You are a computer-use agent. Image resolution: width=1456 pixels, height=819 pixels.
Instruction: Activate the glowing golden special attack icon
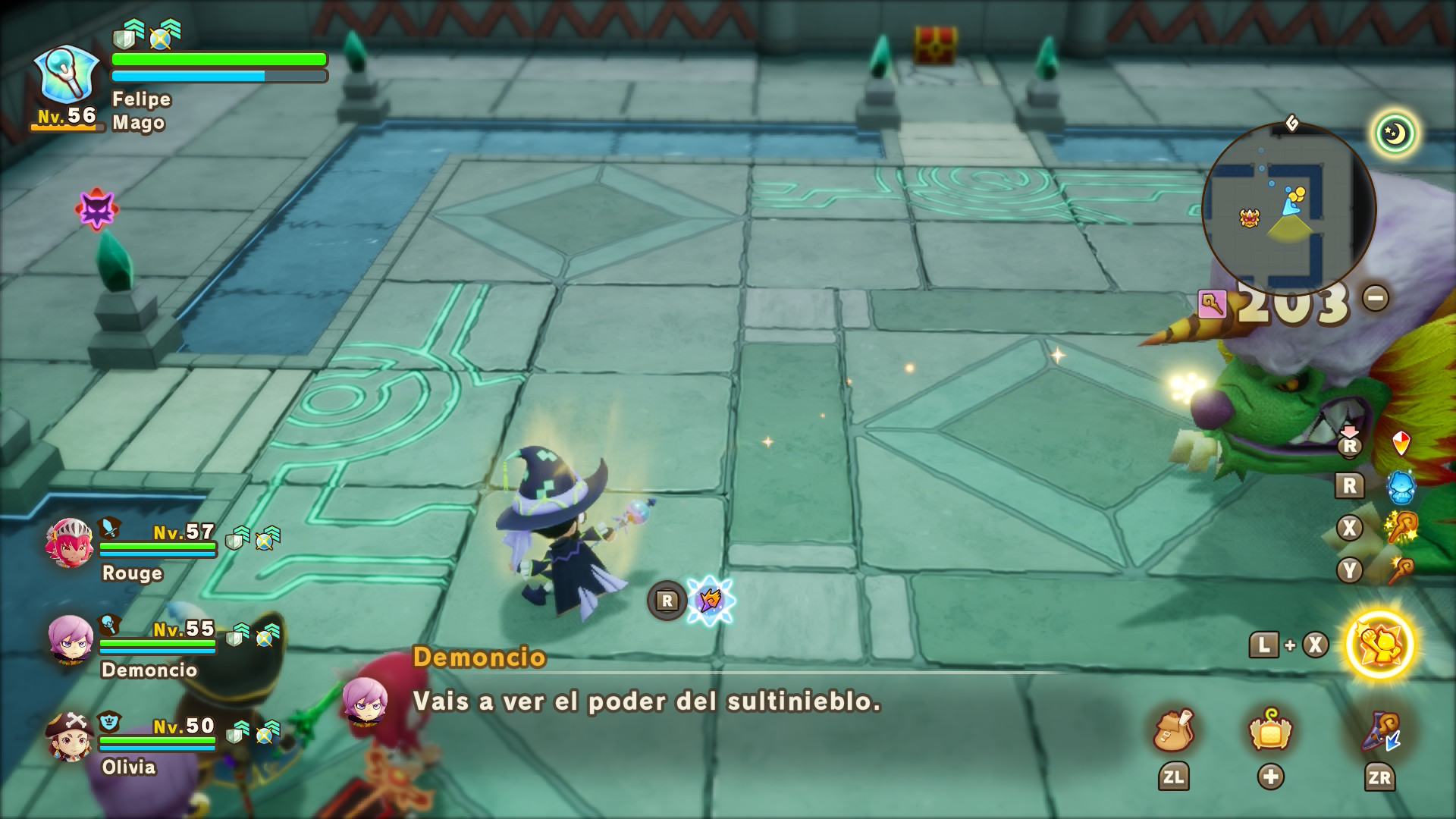pyautogui.click(x=1379, y=645)
